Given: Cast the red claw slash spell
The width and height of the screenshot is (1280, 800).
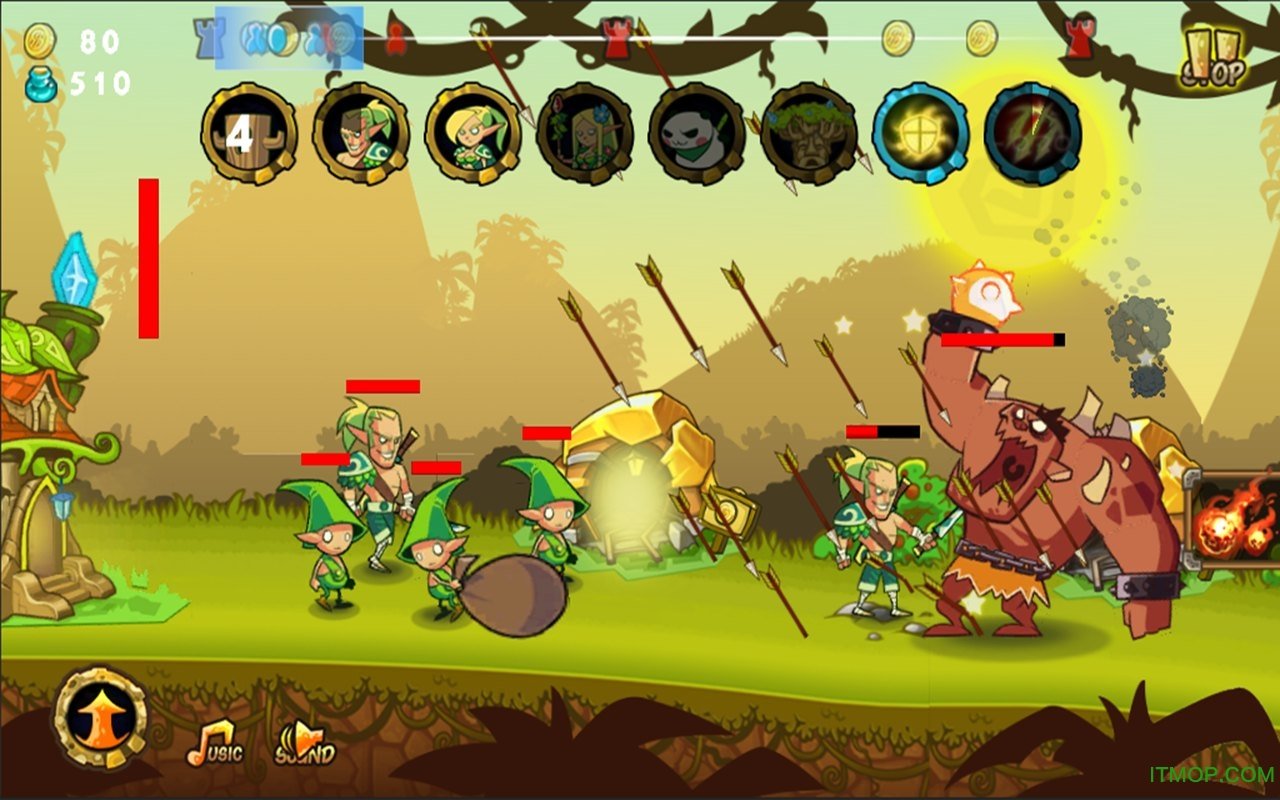Looking at the screenshot, I should pyautogui.click(x=1033, y=134).
